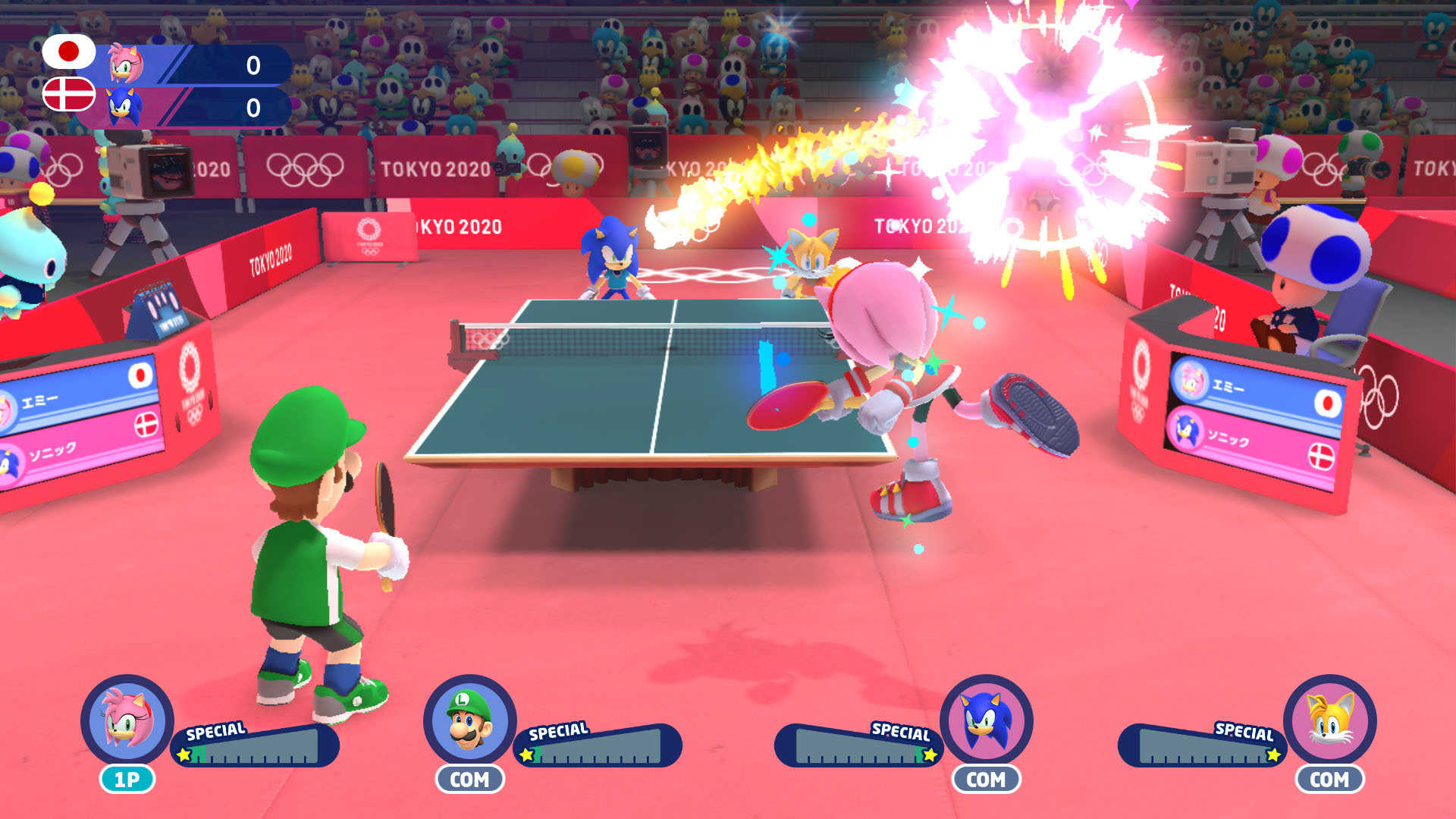Click the 1P player badge
1456x819 pixels.
tap(127, 779)
